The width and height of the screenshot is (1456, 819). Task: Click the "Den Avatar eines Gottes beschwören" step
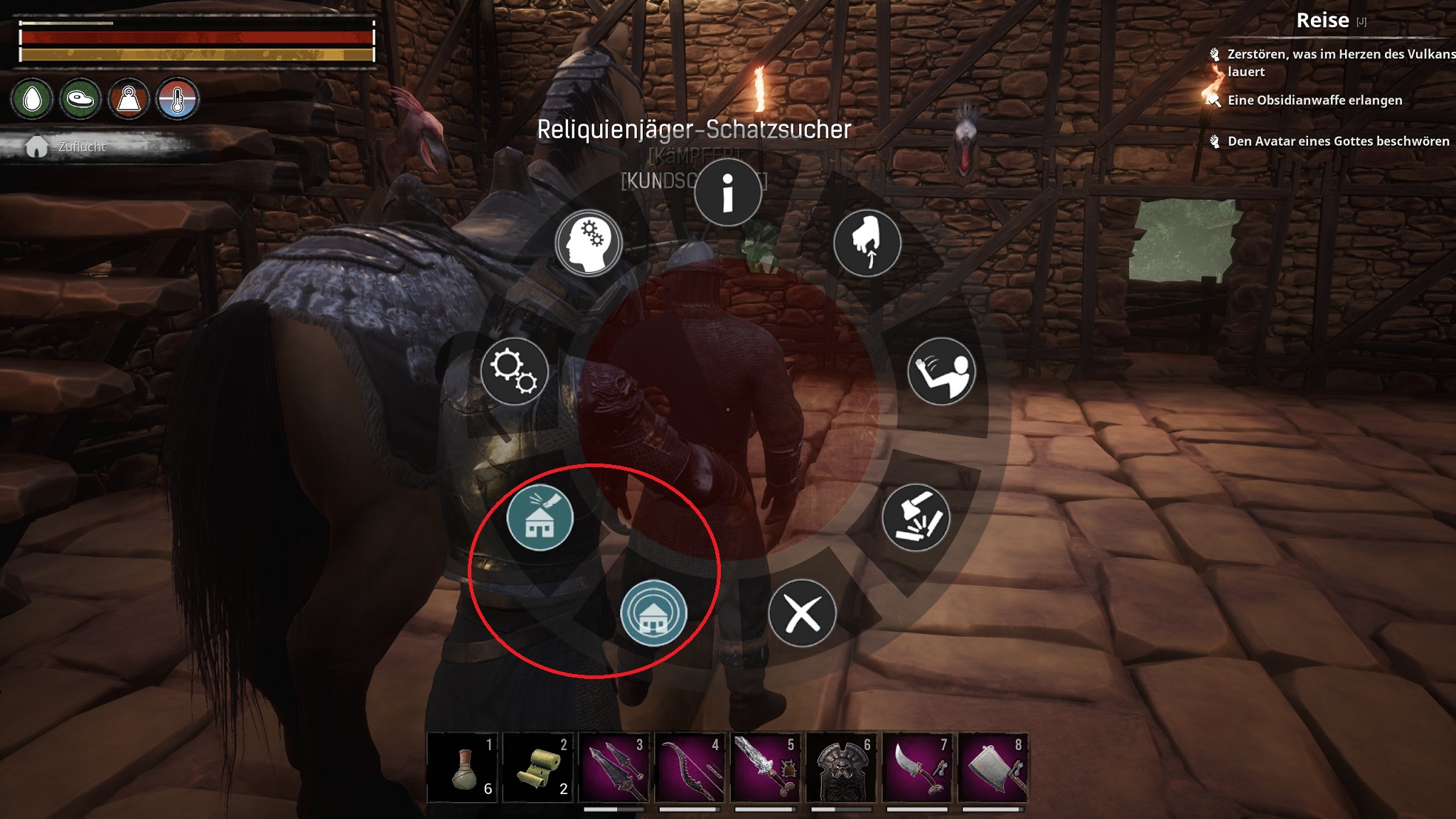(x=1338, y=141)
